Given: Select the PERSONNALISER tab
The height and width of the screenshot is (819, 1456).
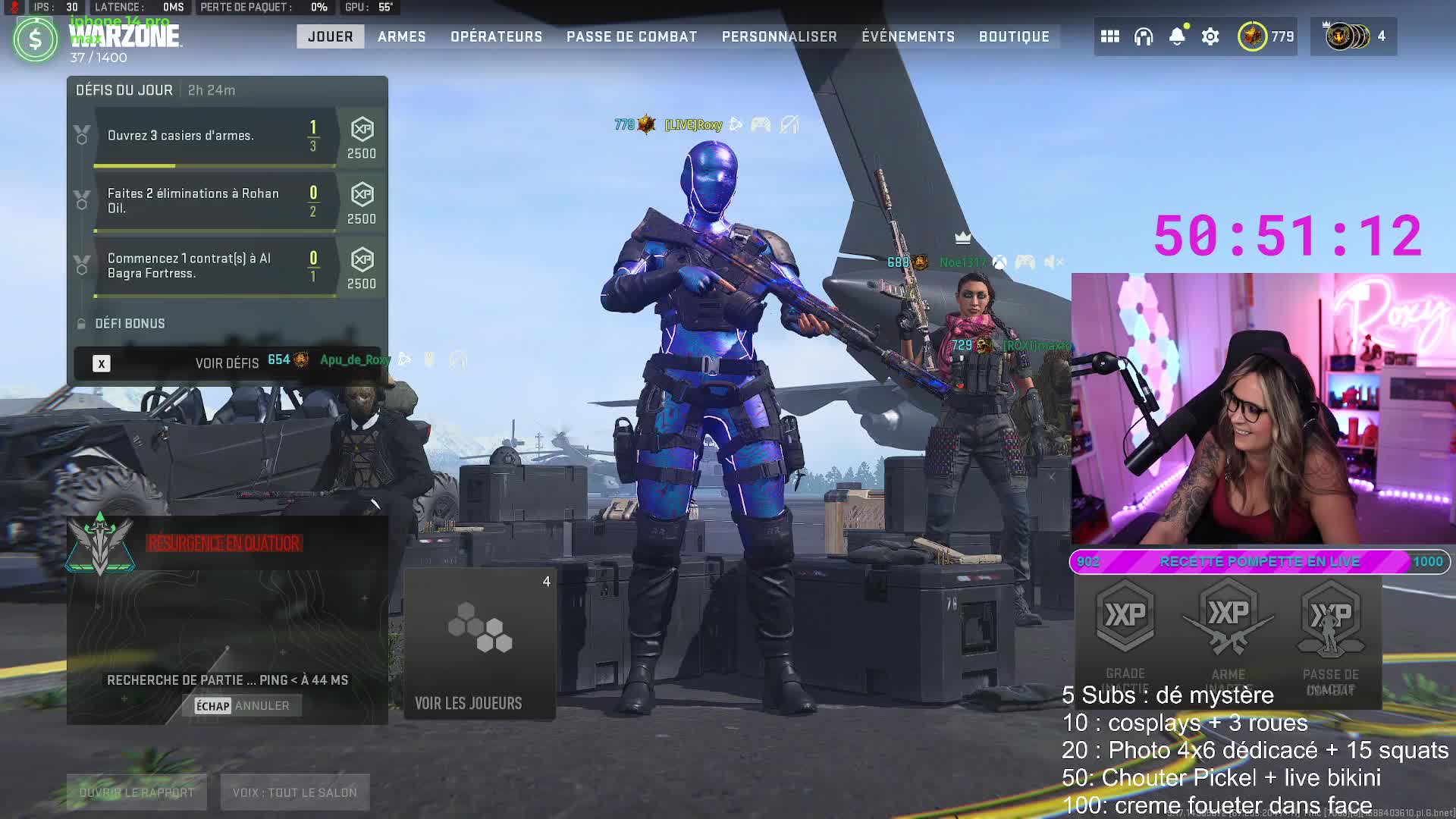Looking at the screenshot, I should click(779, 36).
